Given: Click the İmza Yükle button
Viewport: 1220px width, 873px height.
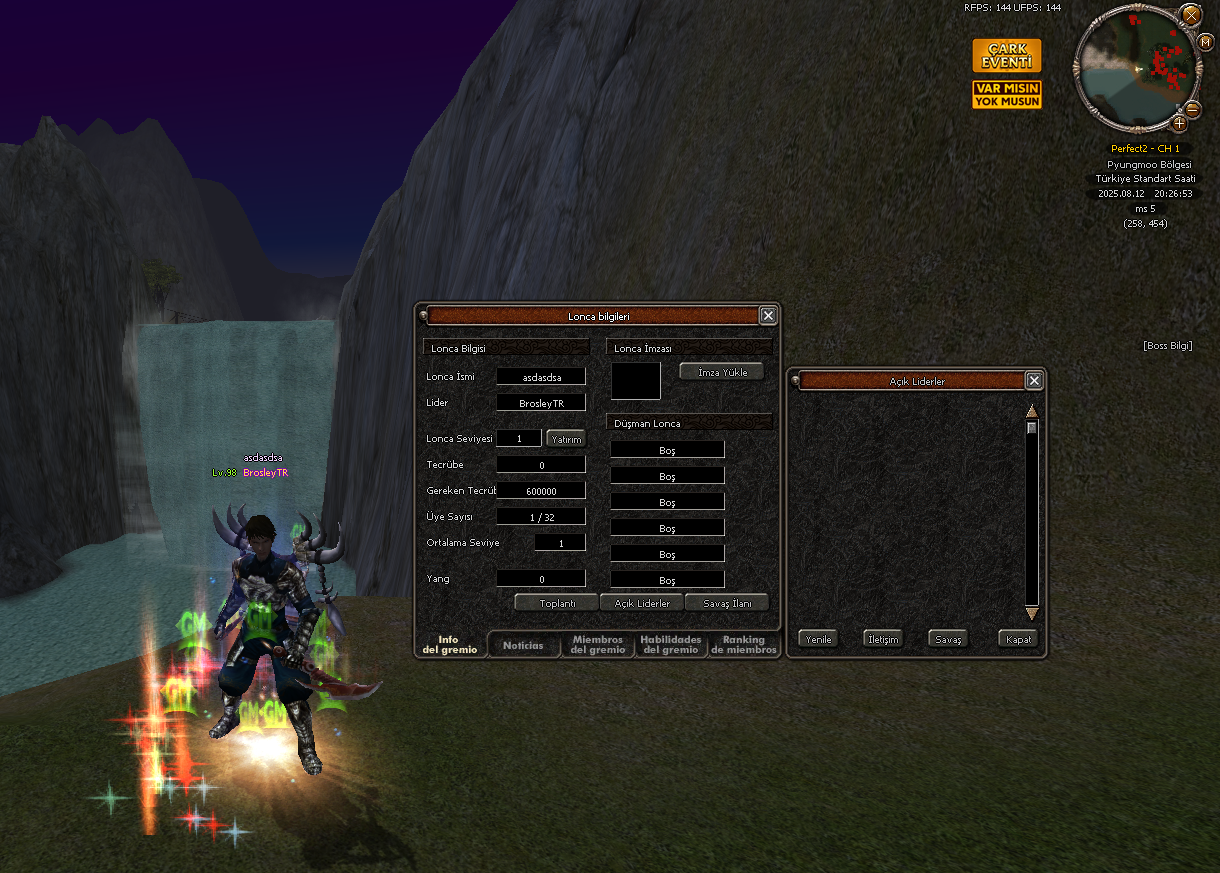Looking at the screenshot, I should tap(721, 372).
